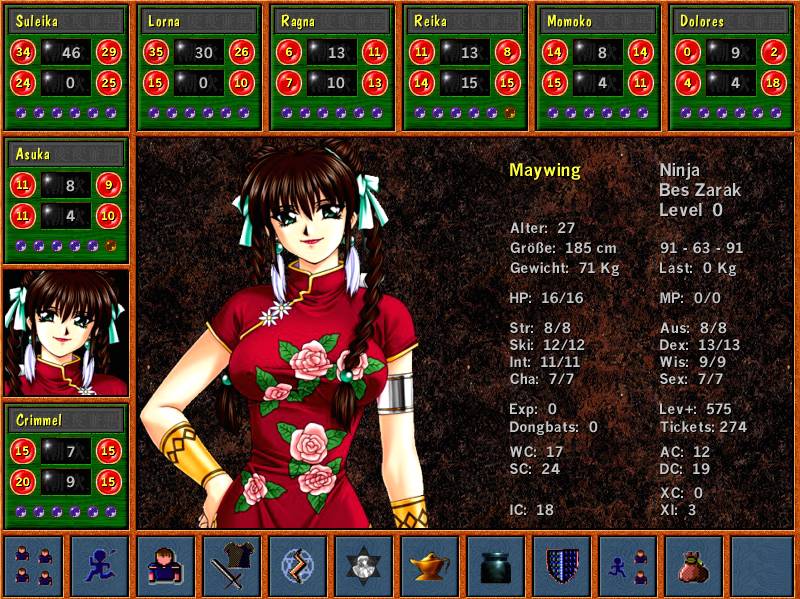Activate the lightning rune circle icon
The width and height of the screenshot is (800, 599).
click(297, 566)
